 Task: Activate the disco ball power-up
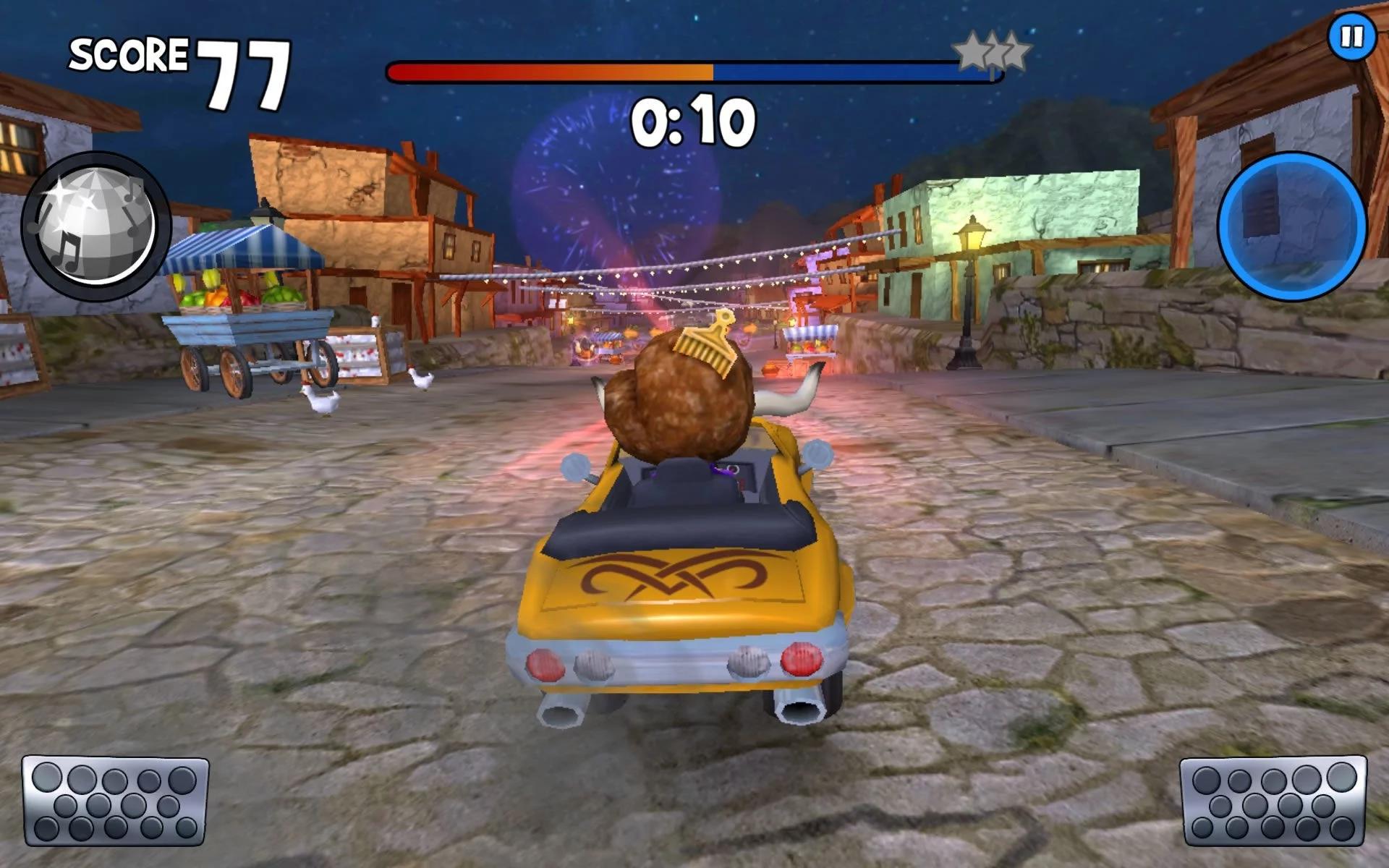96,226
